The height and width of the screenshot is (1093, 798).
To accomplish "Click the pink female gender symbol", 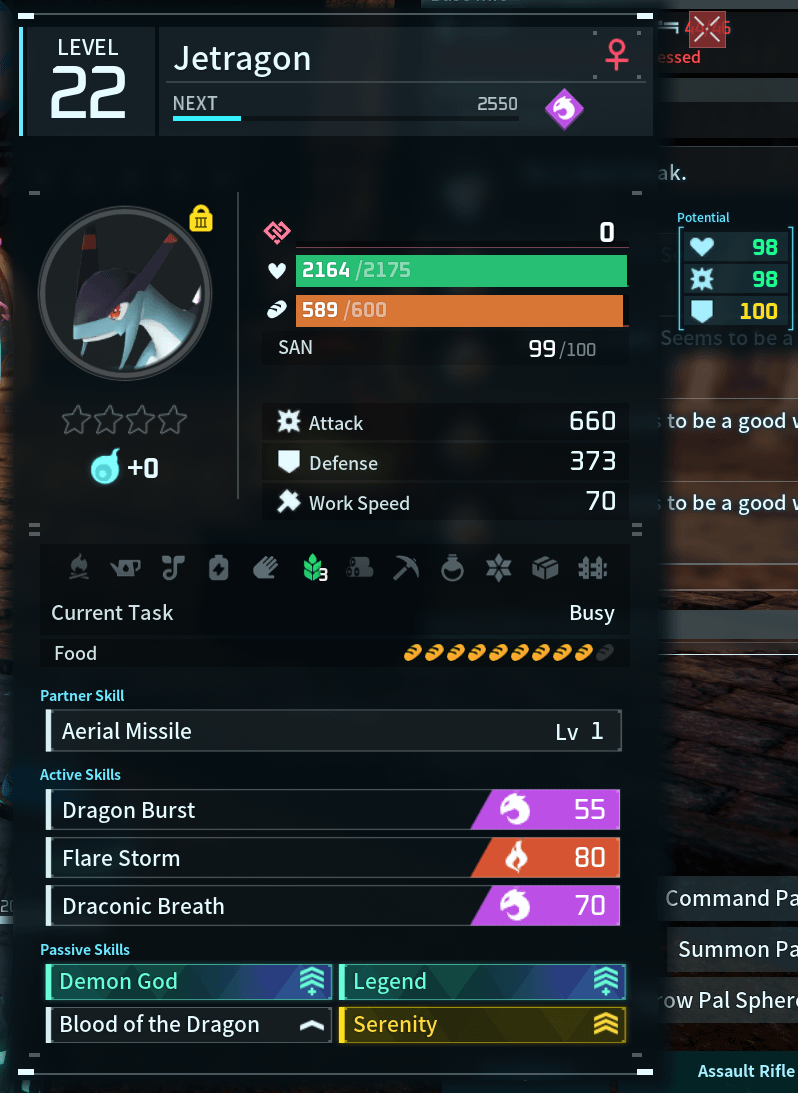I will [x=617, y=56].
